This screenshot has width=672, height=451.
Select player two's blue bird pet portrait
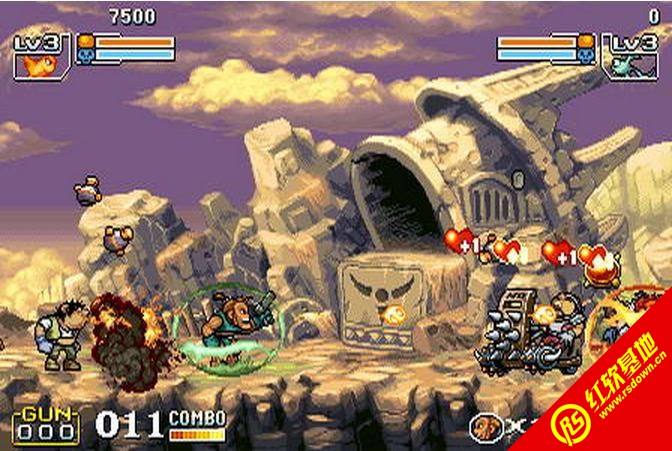630,64
